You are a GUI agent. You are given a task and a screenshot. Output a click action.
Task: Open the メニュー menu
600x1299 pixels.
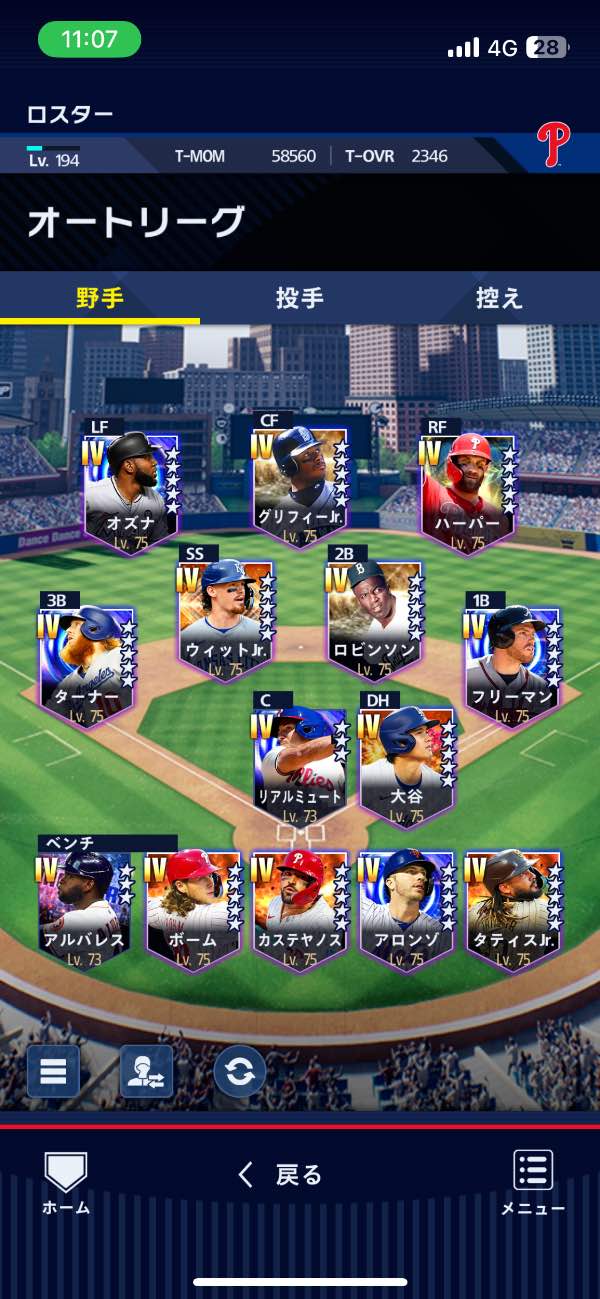pos(533,1182)
